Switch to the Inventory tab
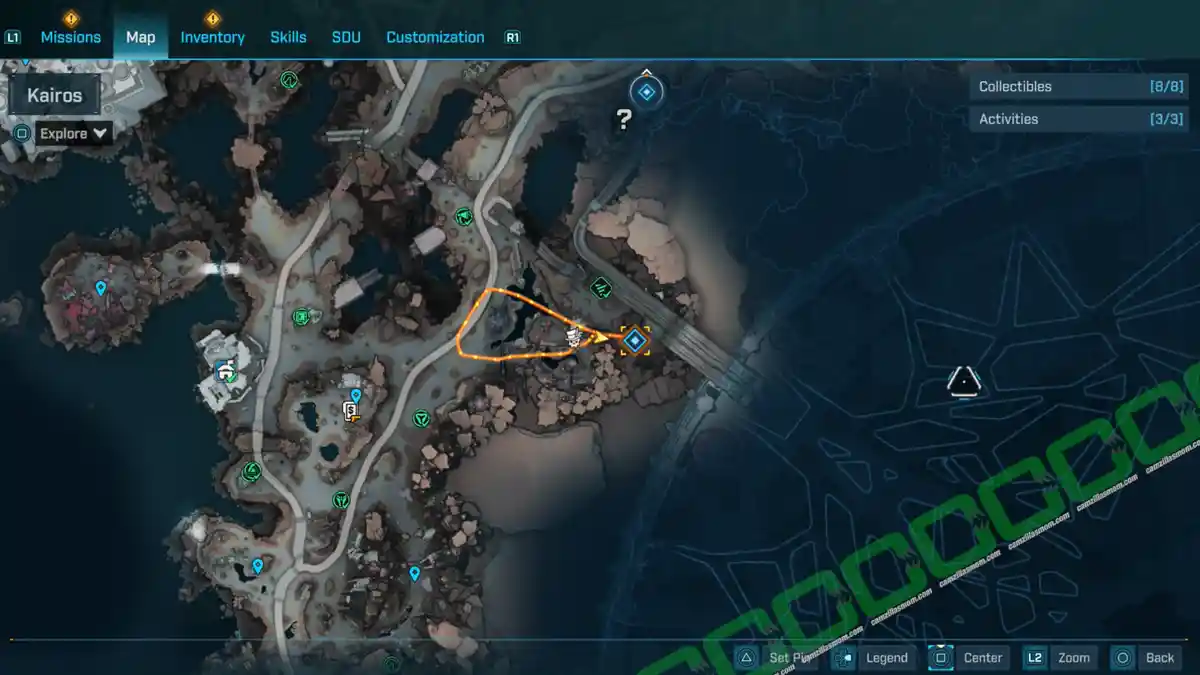The height and width of the screenshot is (675, 1200). [212, 37]
